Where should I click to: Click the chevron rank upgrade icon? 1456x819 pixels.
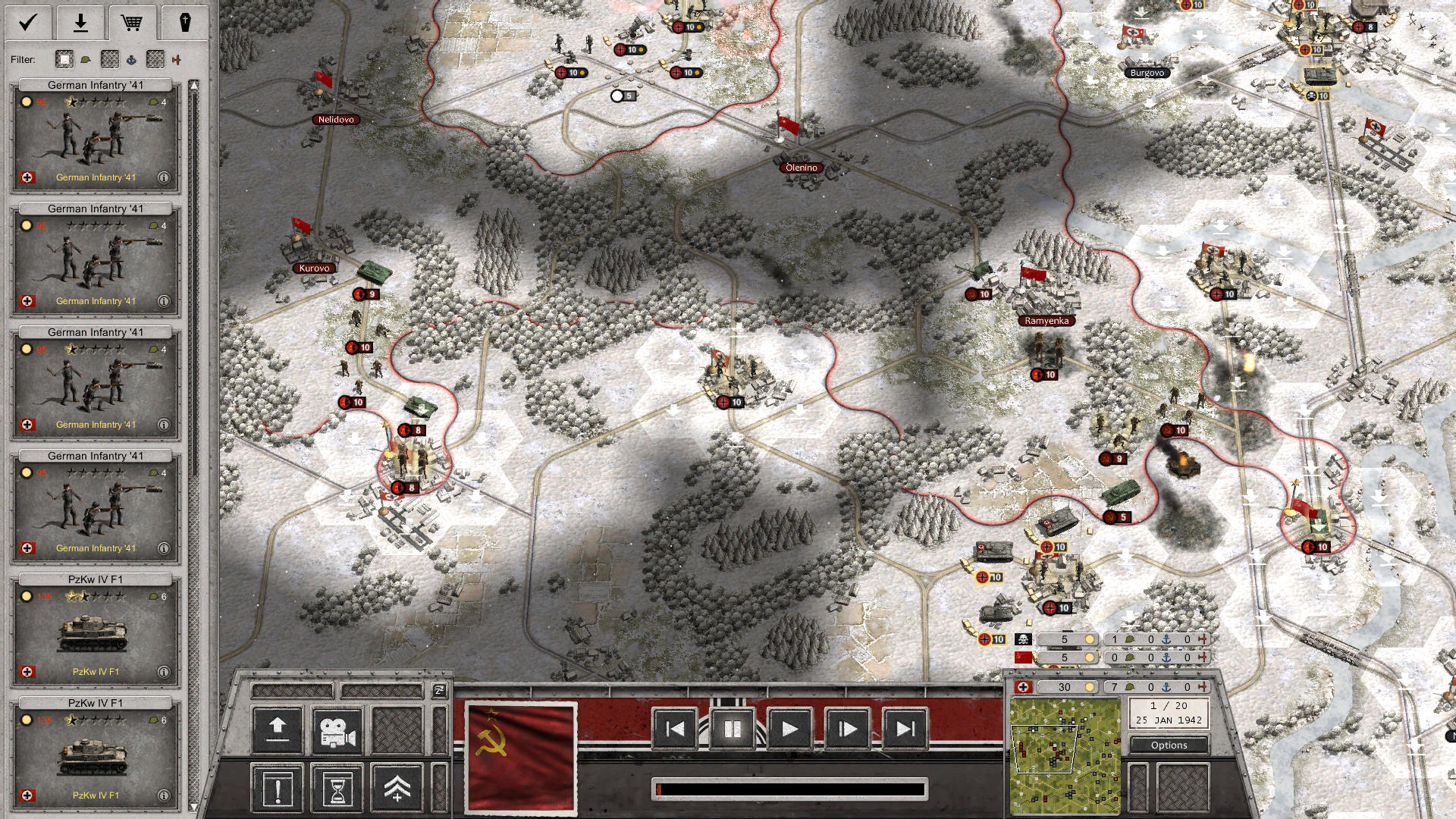click(397, 789)
